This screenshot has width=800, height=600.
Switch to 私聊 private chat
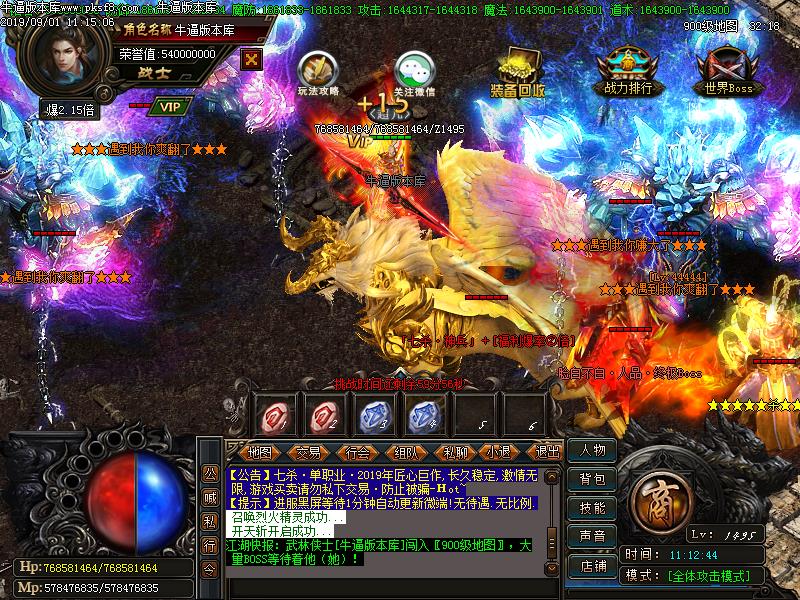(455, 452)
